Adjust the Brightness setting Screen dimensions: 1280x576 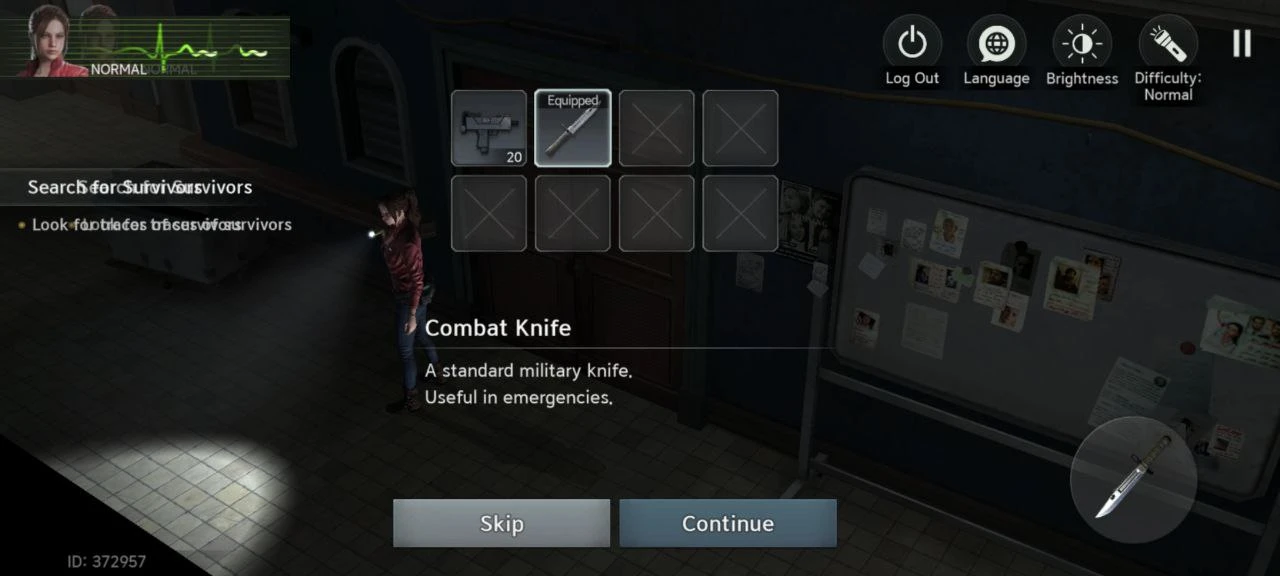pos(1082,44)
